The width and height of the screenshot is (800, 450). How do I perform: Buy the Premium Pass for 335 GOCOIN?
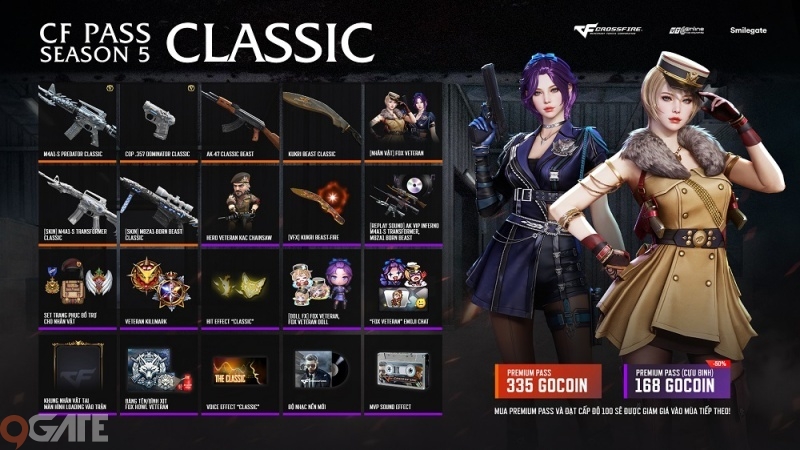tap(553, 380)
